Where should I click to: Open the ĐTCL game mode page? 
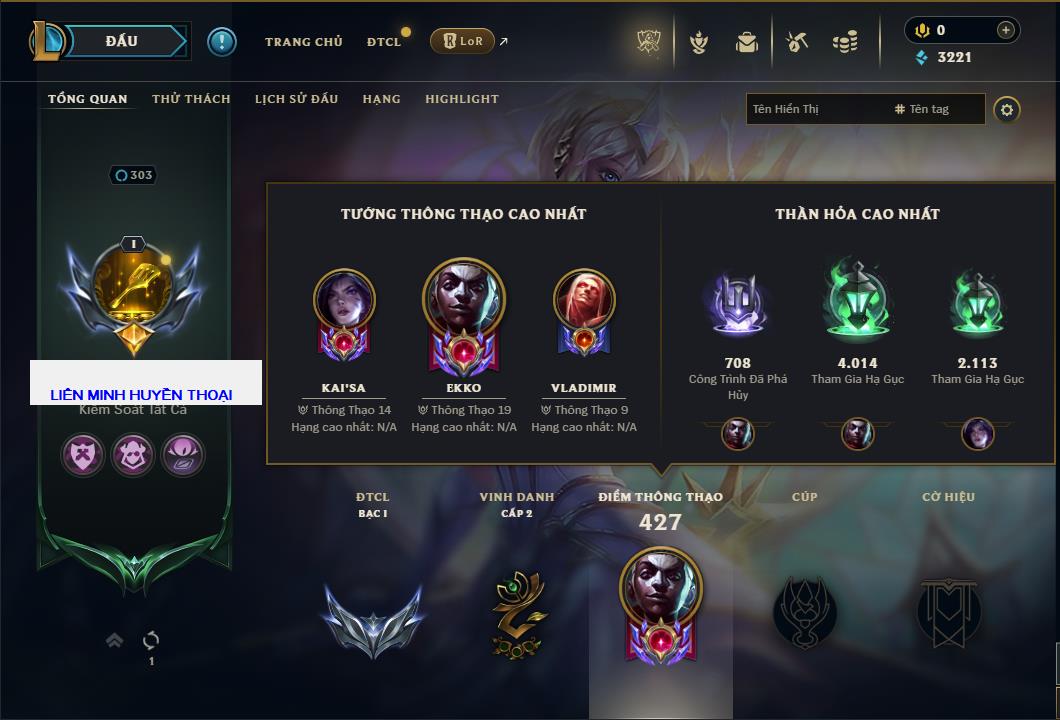pos(383,42)
